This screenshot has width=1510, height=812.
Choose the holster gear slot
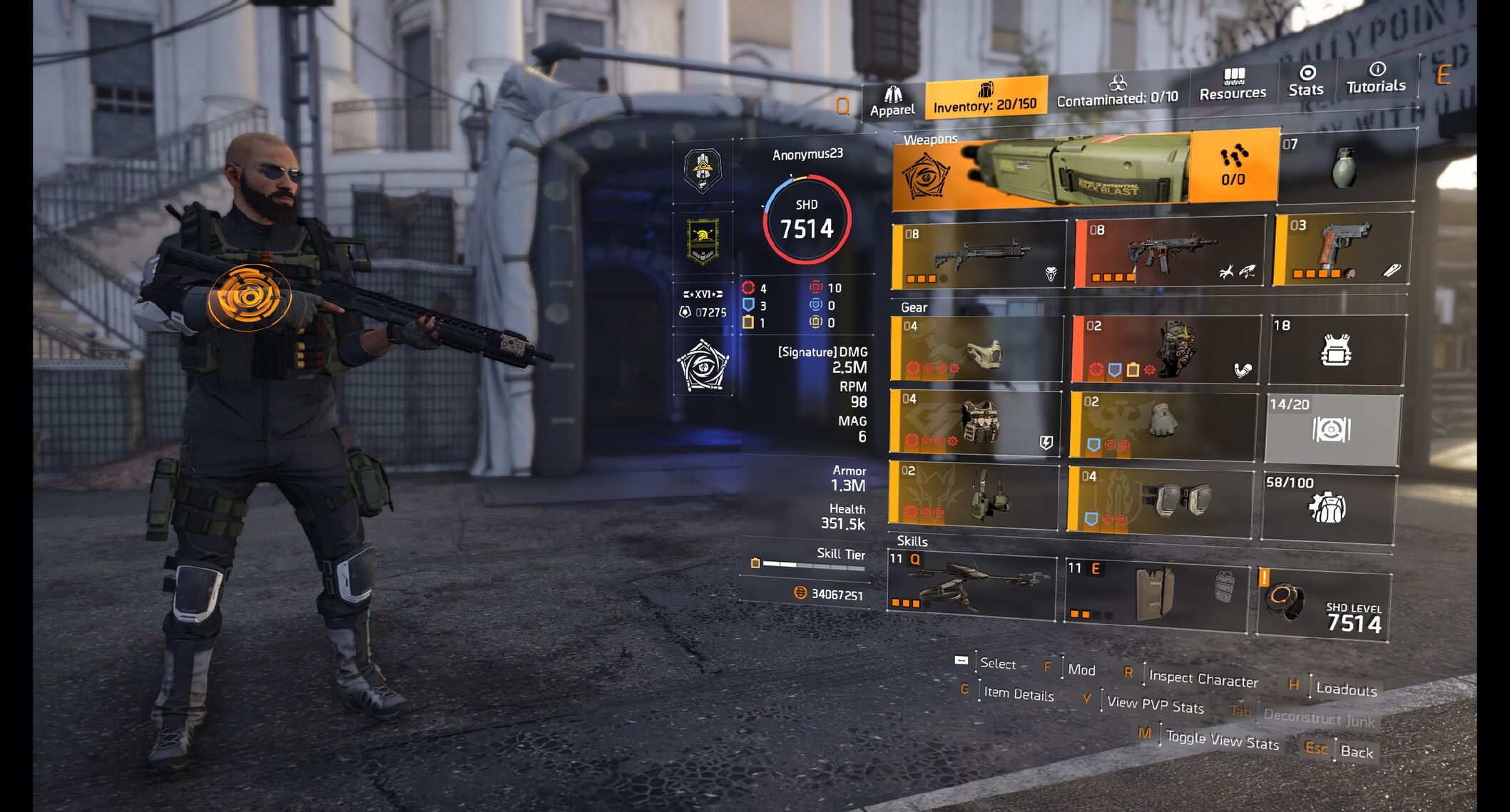pos(974,496)
